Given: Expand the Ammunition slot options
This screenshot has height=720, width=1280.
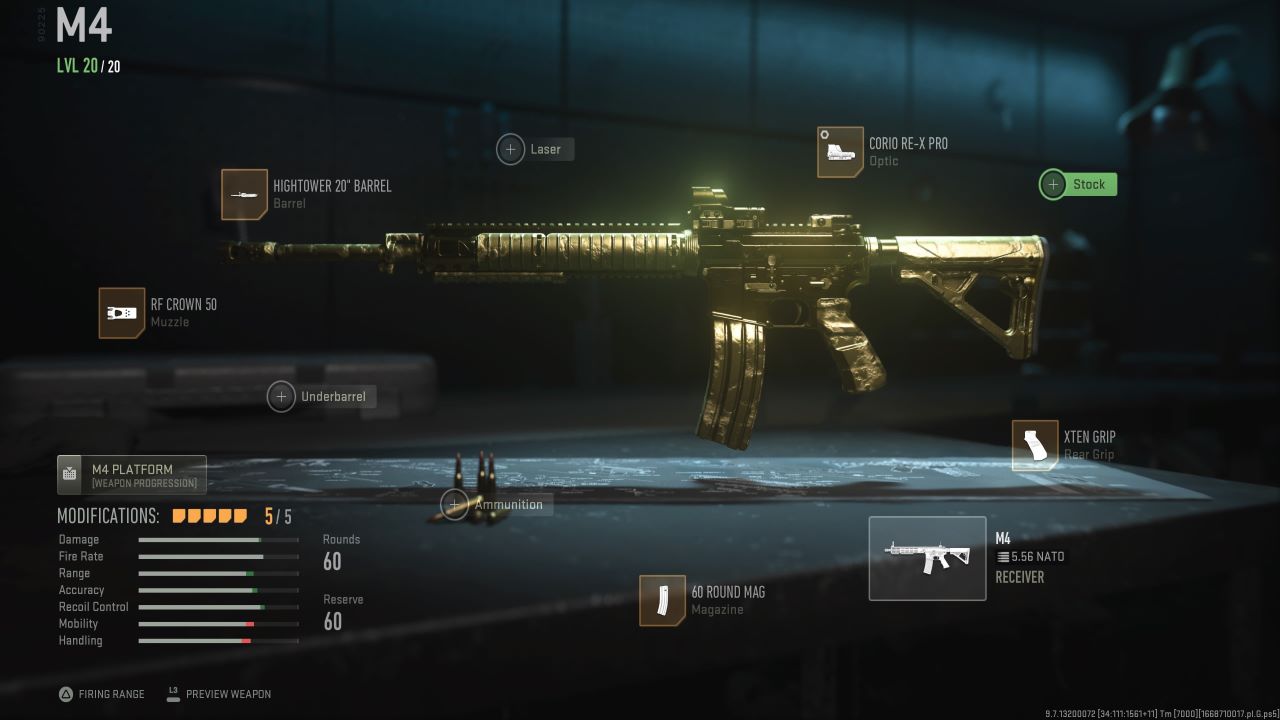Looking at the screenshot, I should [x=455, y=504].
